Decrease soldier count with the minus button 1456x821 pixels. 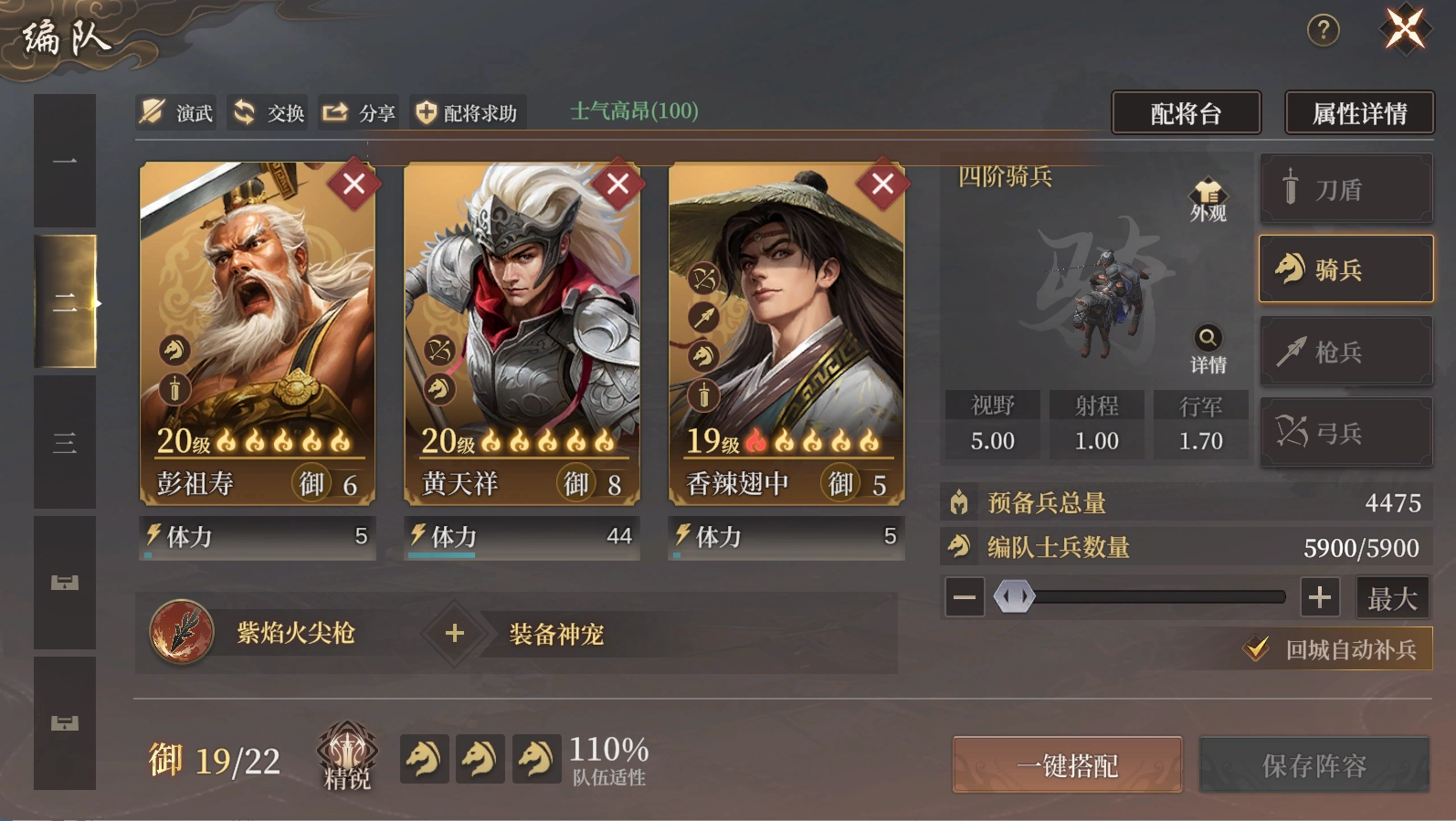pyautogui.click(x=965, y=598)
